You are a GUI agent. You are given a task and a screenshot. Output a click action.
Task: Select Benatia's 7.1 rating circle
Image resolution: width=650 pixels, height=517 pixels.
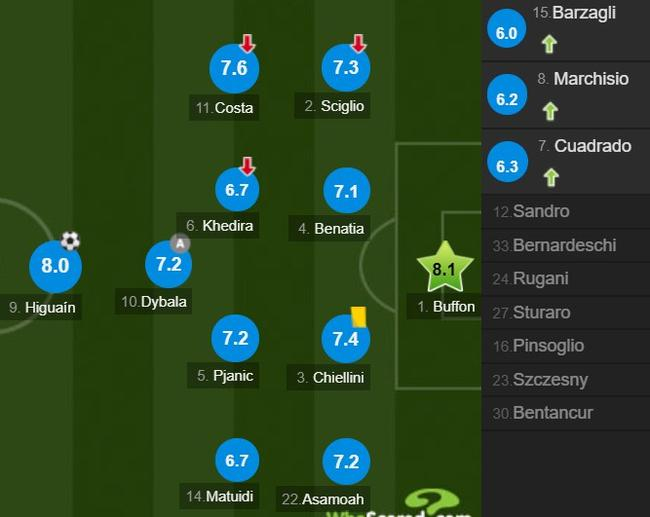[x=345, y=190]
